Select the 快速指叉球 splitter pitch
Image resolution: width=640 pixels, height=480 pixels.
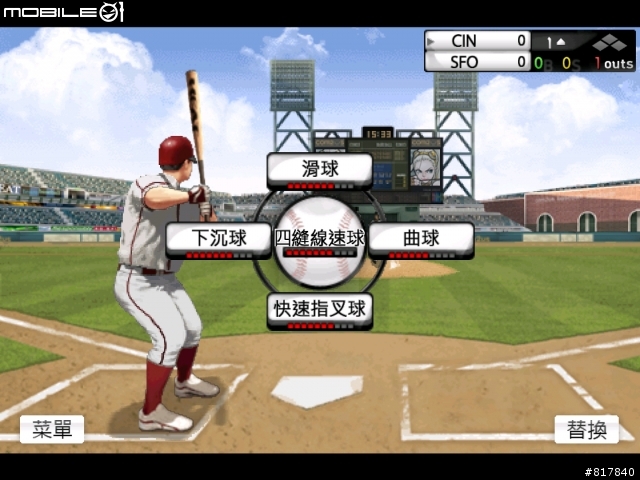320,310
